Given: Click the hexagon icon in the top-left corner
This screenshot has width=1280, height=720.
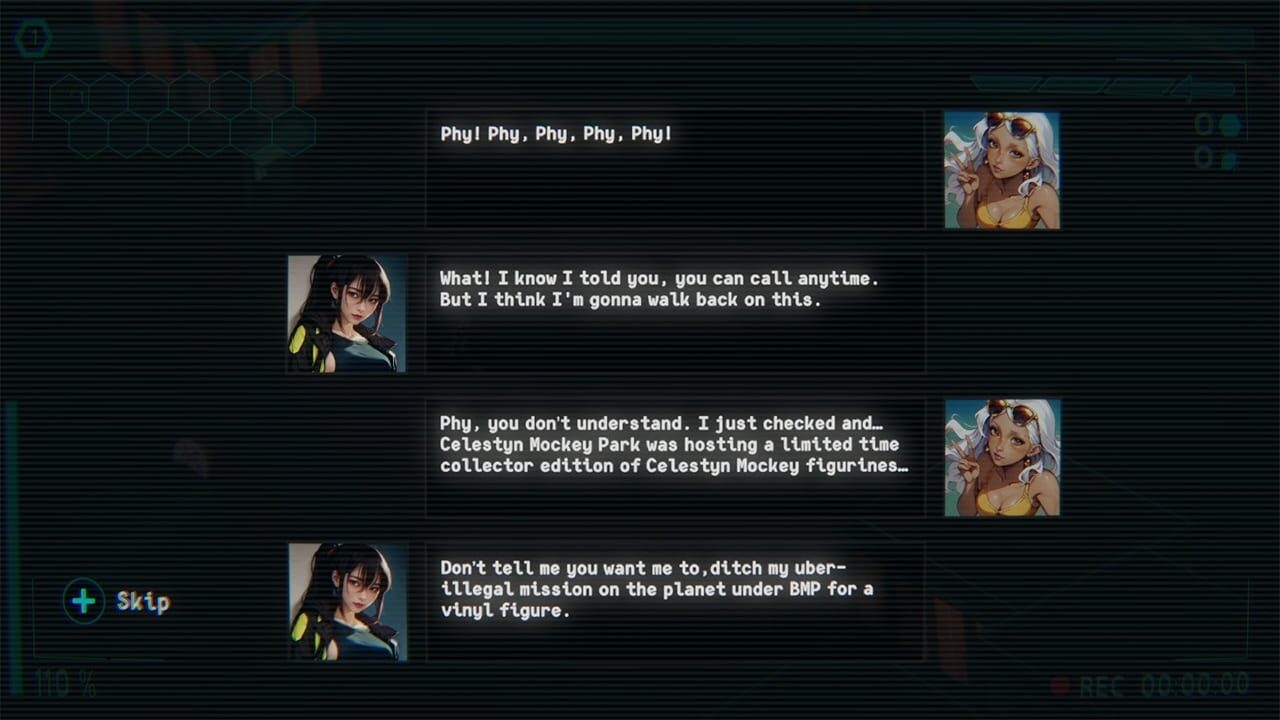Looking at the screenshot, I should coord(35,38).
